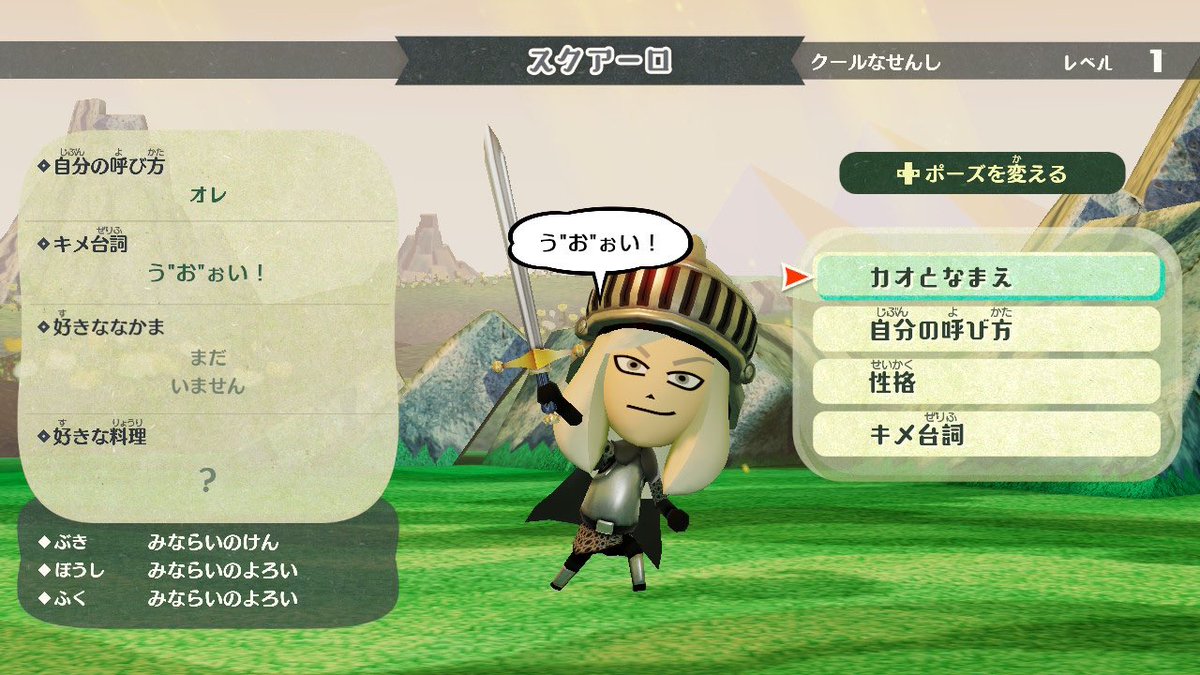Select the カオとなまえ menu option
Image resolution: width=1200 pixels, height=675 pixels.
pos(987,277)
